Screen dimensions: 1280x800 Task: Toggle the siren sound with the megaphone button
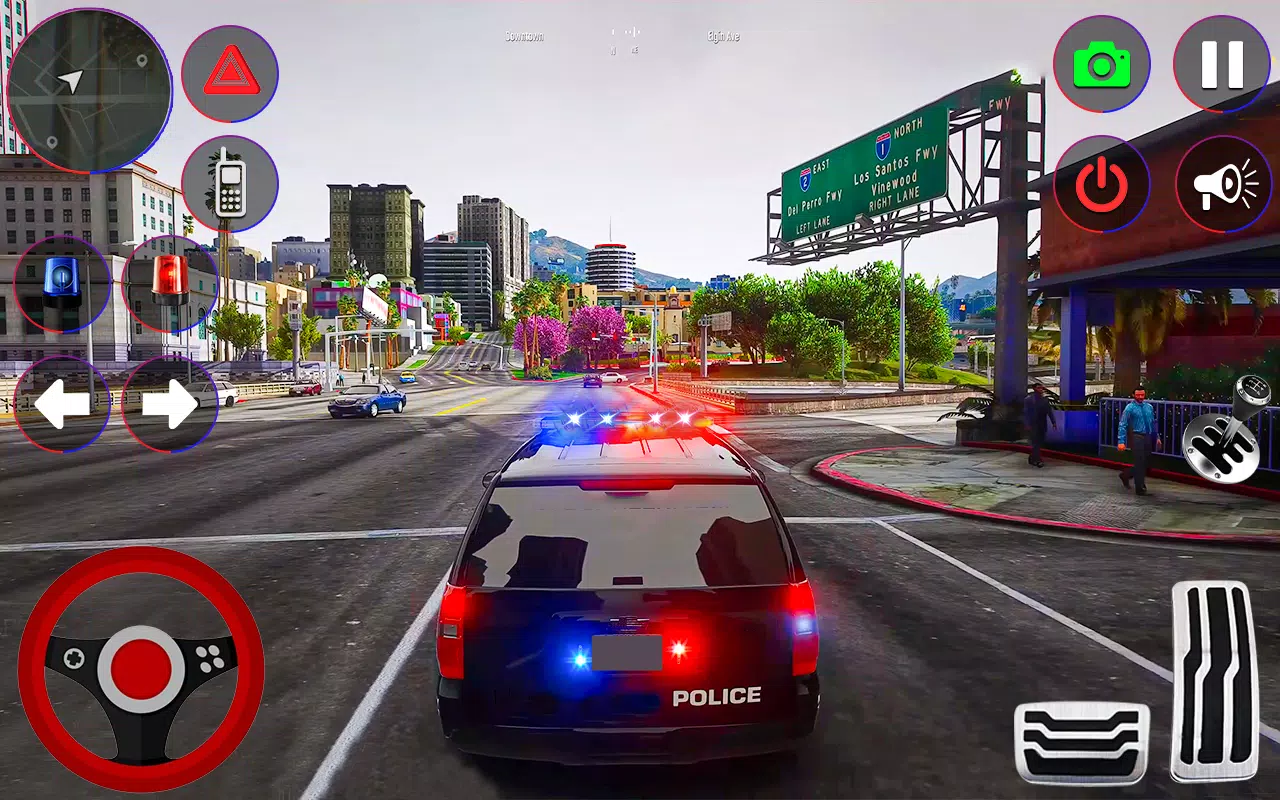(x=1221, y=185)
